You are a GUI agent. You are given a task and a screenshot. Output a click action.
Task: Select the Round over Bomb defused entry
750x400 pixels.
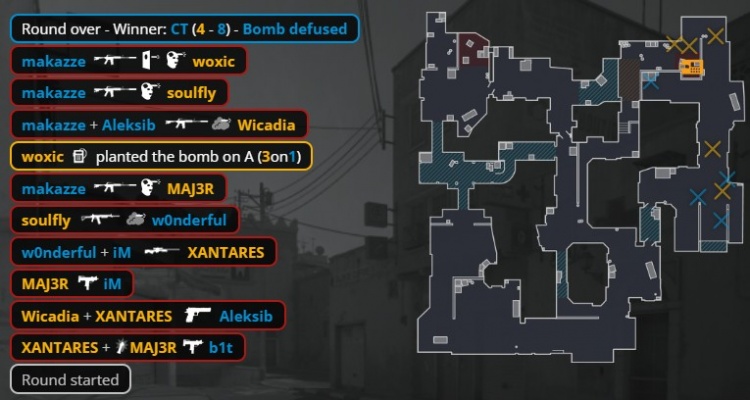[x=181, y=28]
